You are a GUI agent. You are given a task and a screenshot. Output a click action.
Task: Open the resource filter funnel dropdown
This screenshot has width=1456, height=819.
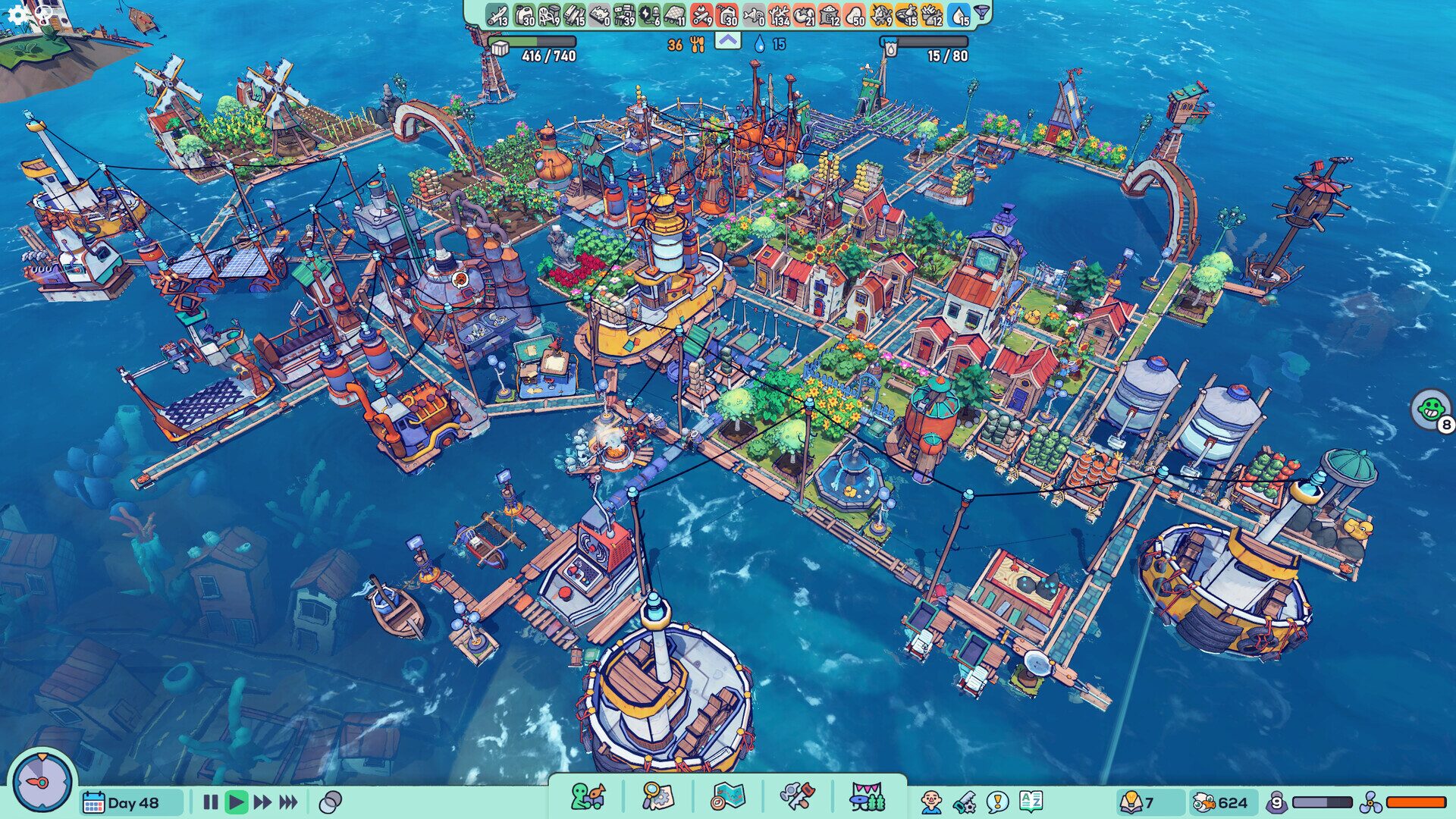pyautogui.click(x=981, y=13)
